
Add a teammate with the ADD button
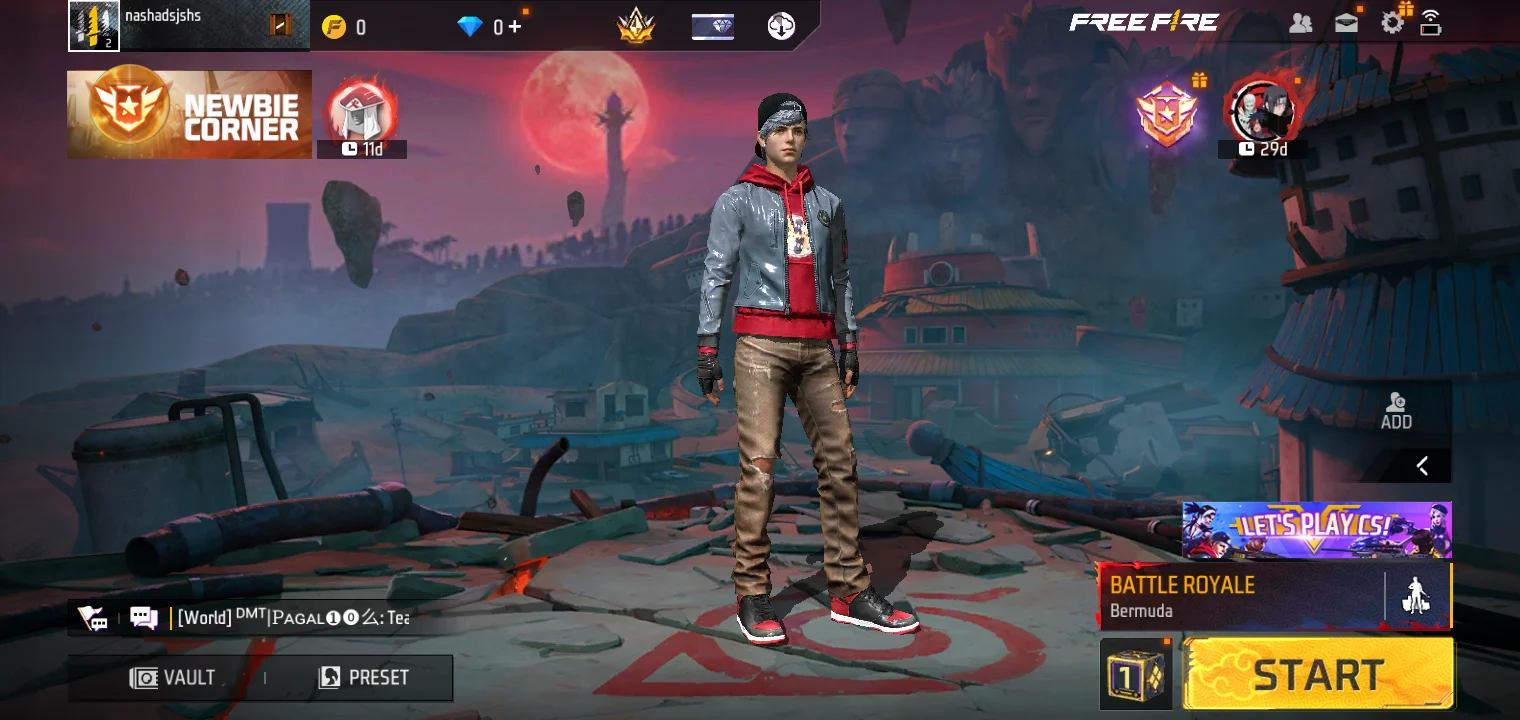point(1396,410)
